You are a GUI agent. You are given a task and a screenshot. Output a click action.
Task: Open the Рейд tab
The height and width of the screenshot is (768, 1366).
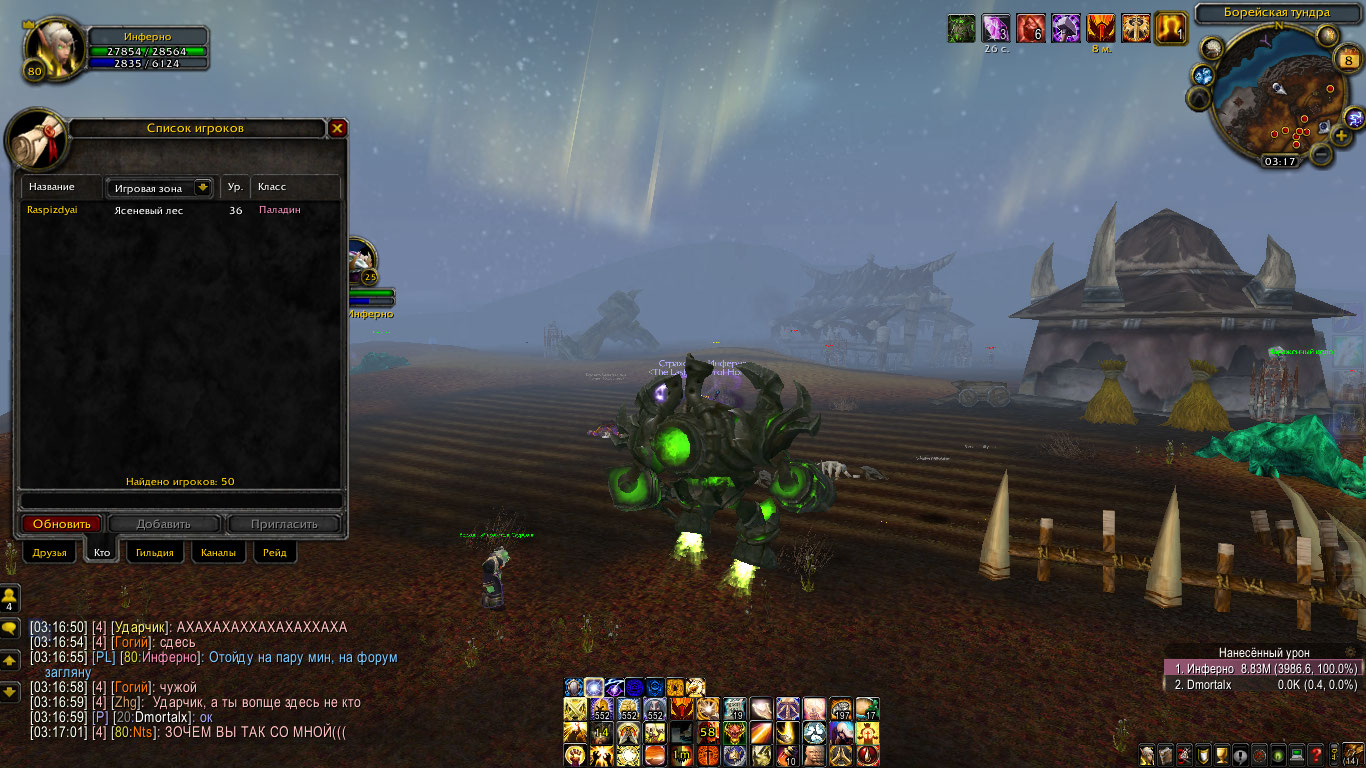pos(274,552)
